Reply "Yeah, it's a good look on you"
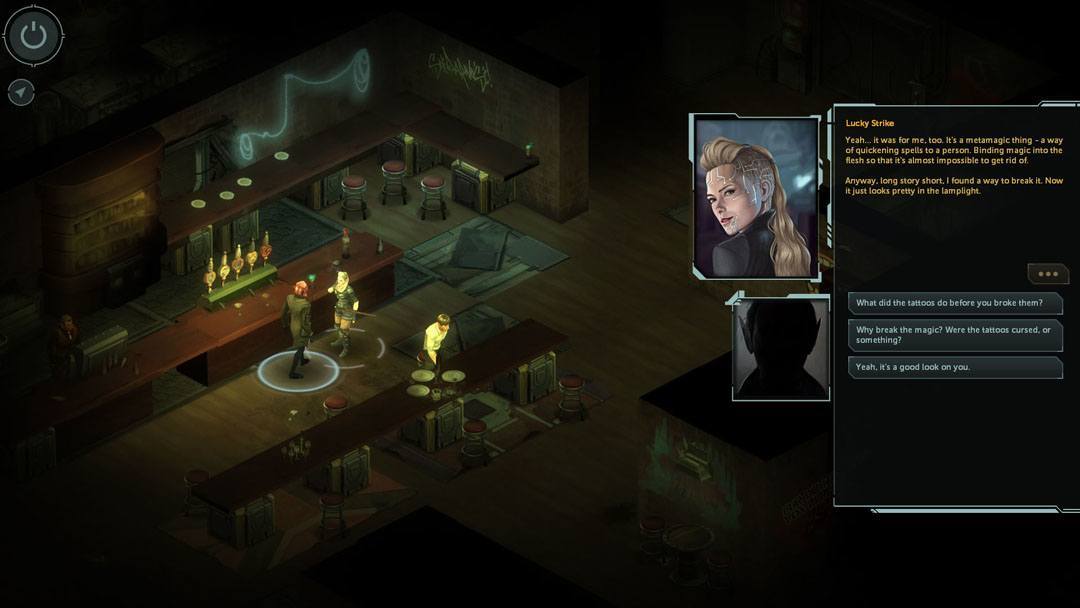Image resolution: width=1080 pixels, height=608 pixels. [x=954, y=367]
